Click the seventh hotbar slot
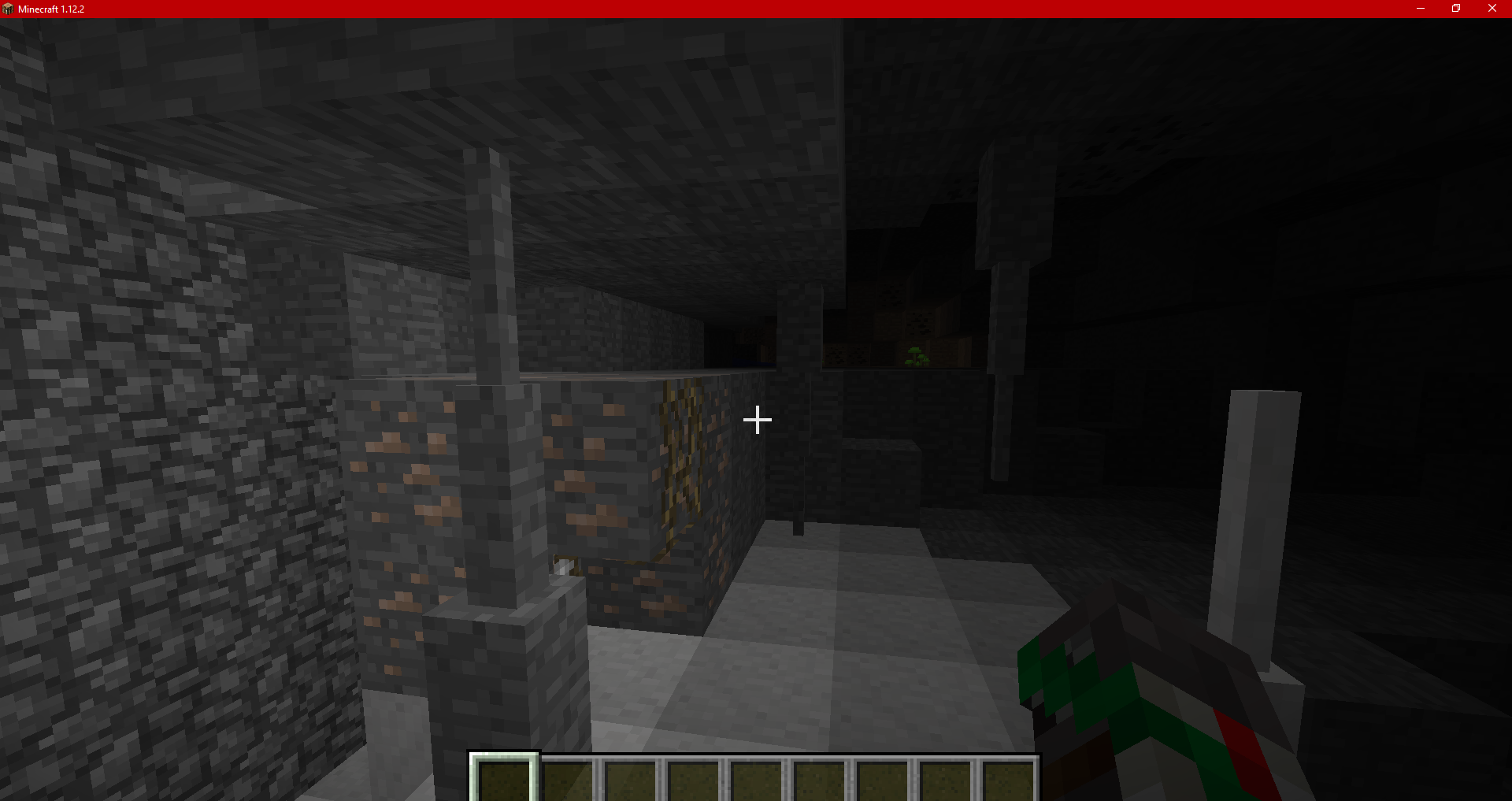The image size is (1512, 801). [882, 780]
